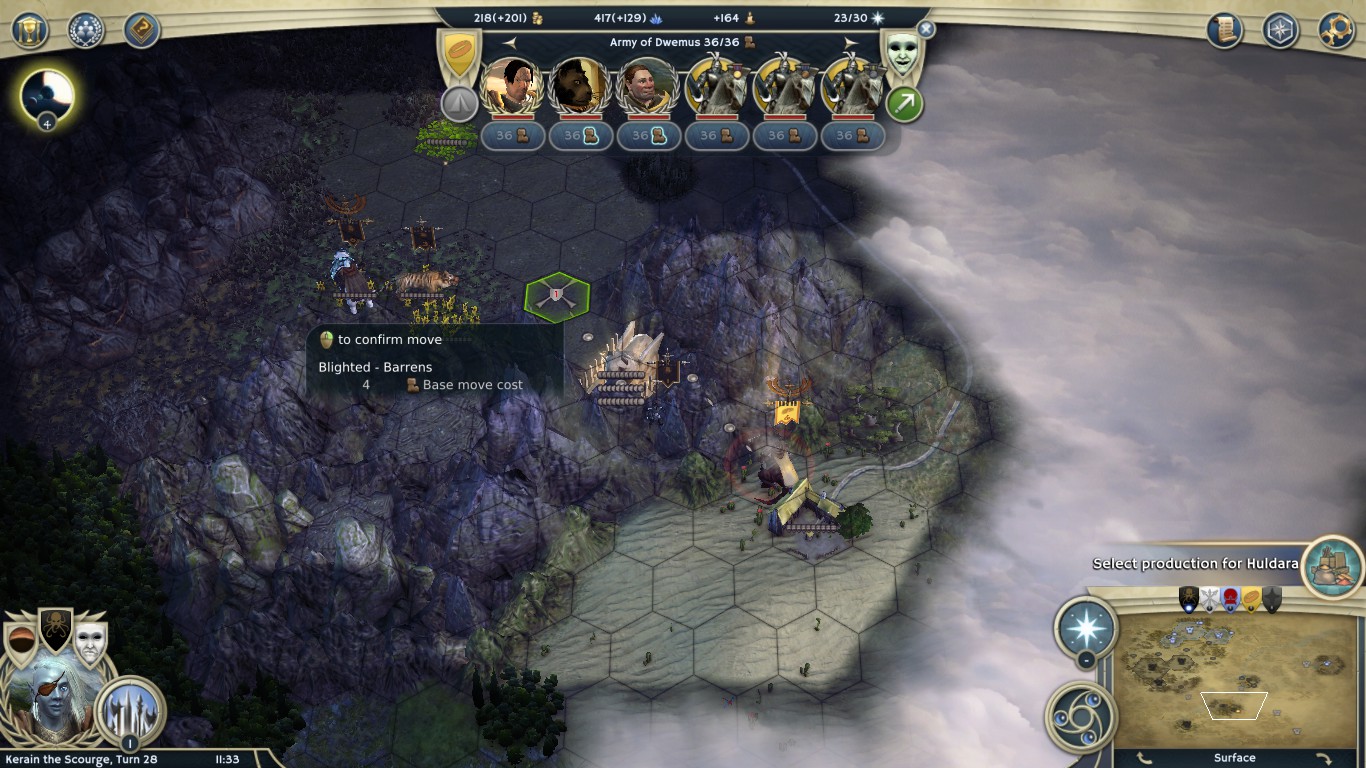Open the gear settings menu button
This screenshot has height=768, width=1366.
point(1336,30)
